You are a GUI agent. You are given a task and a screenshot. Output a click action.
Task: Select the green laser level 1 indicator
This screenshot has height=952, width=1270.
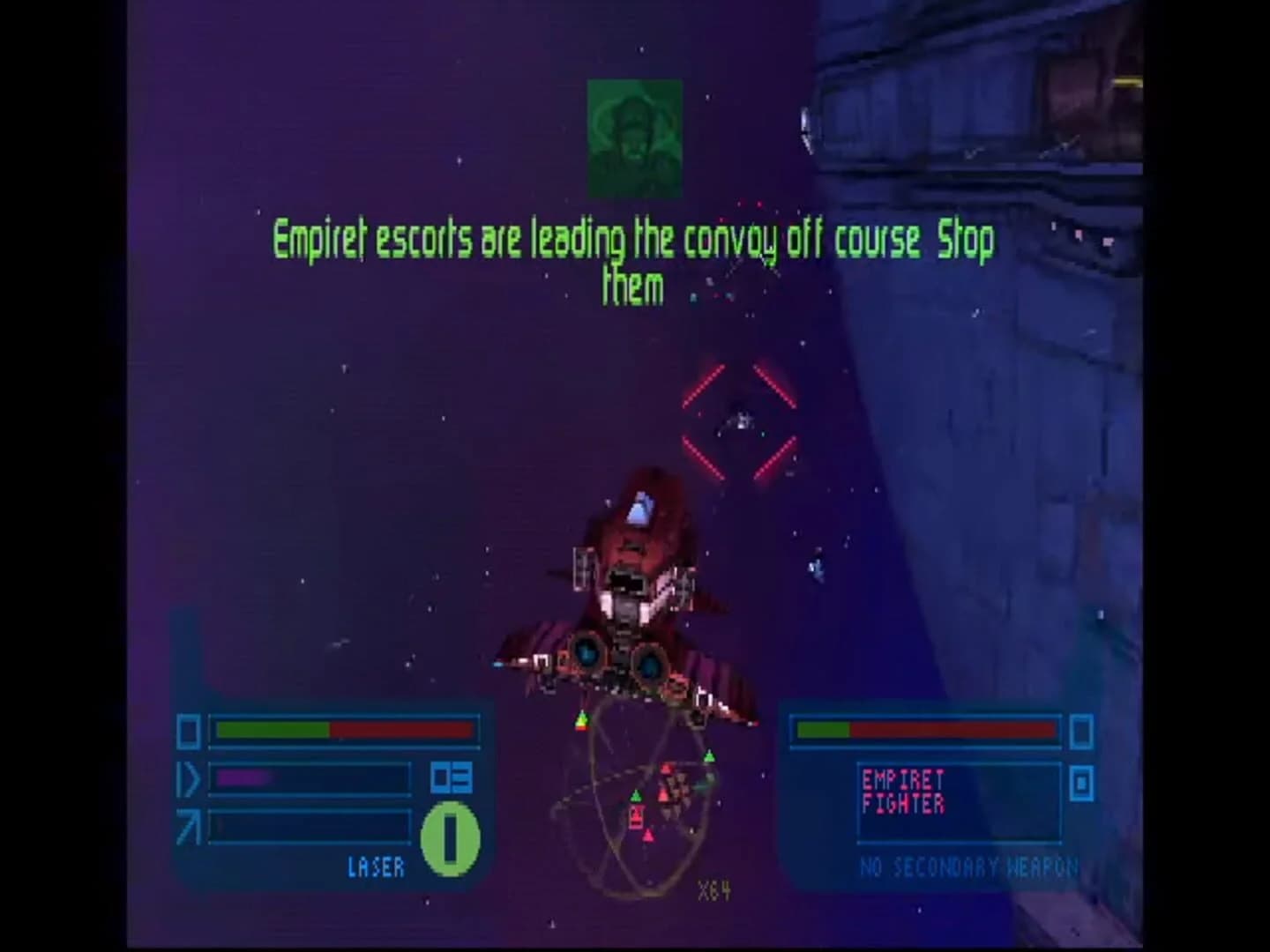449,837
